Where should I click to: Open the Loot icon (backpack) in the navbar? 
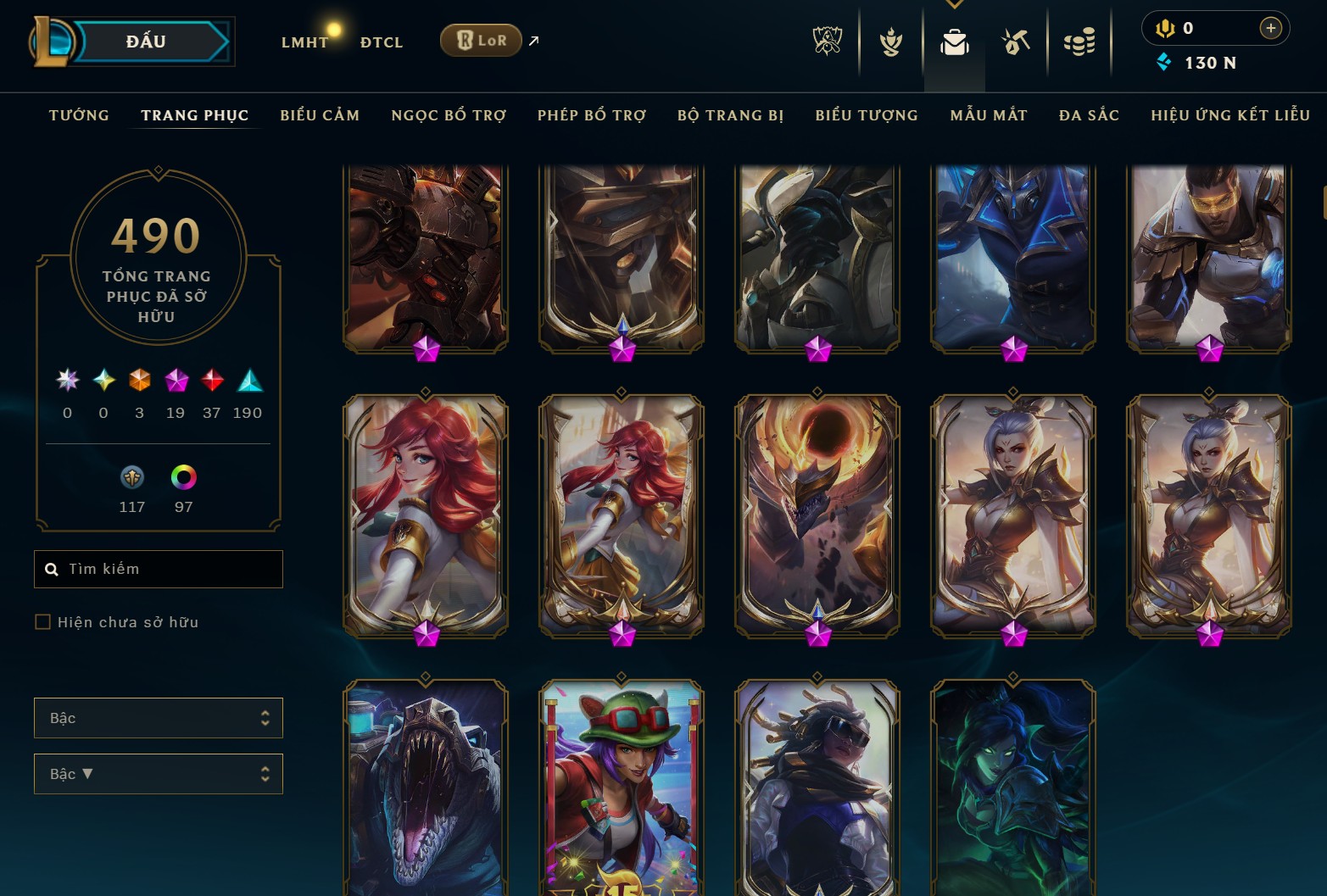coord(955,41)
